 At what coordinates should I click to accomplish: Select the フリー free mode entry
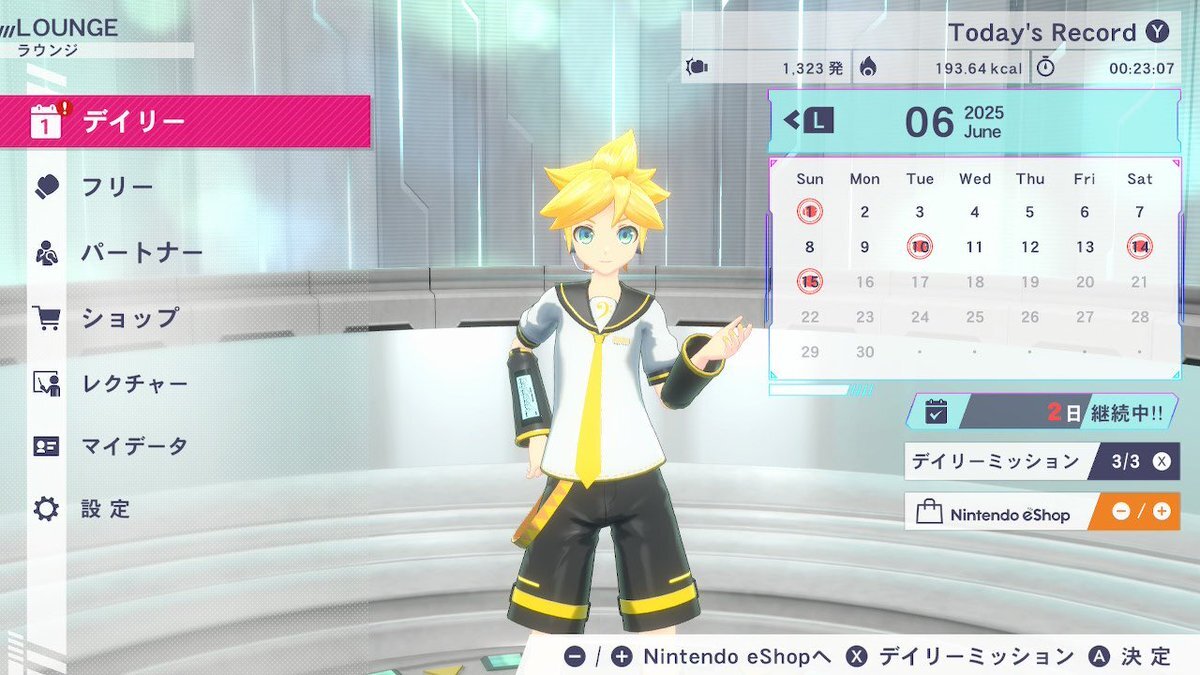tap(117, 187)
